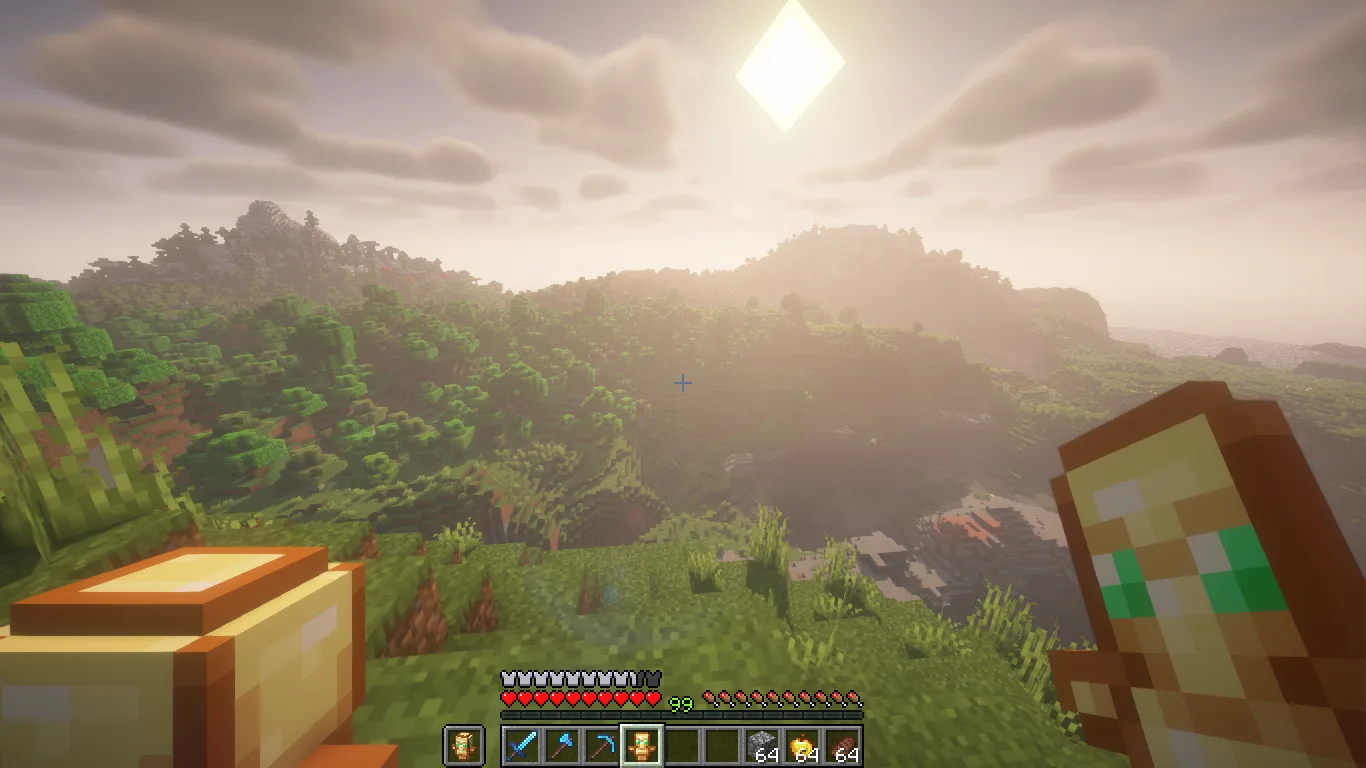Image resolution: width=1366 pixels, height=768 pixels.
Task: Select the diamond sword hotbar slot
Action: [521, 746]
